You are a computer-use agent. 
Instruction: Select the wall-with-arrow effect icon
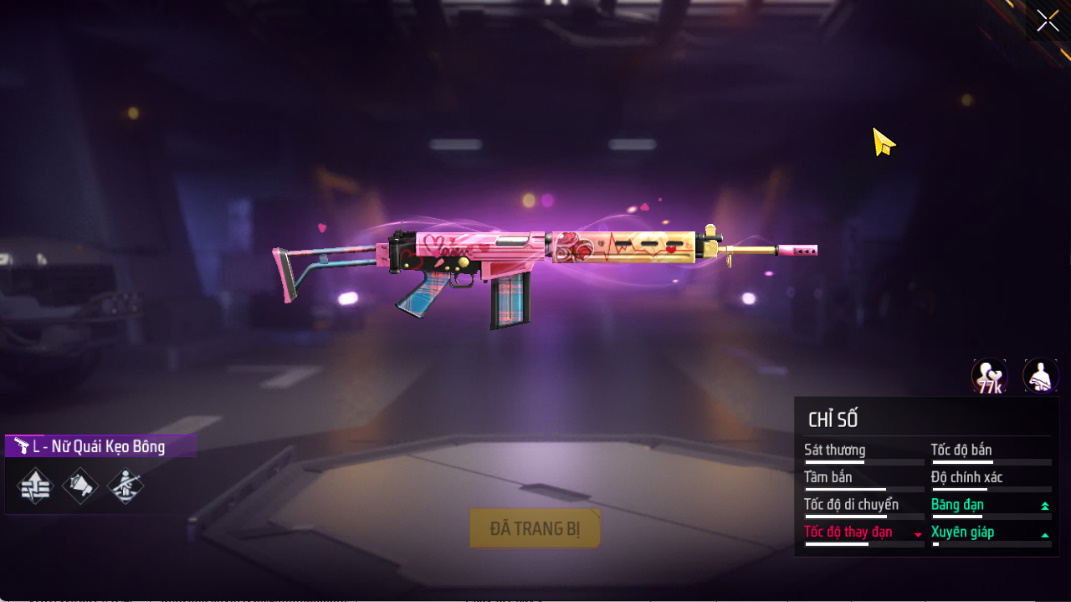coord(35,487)
